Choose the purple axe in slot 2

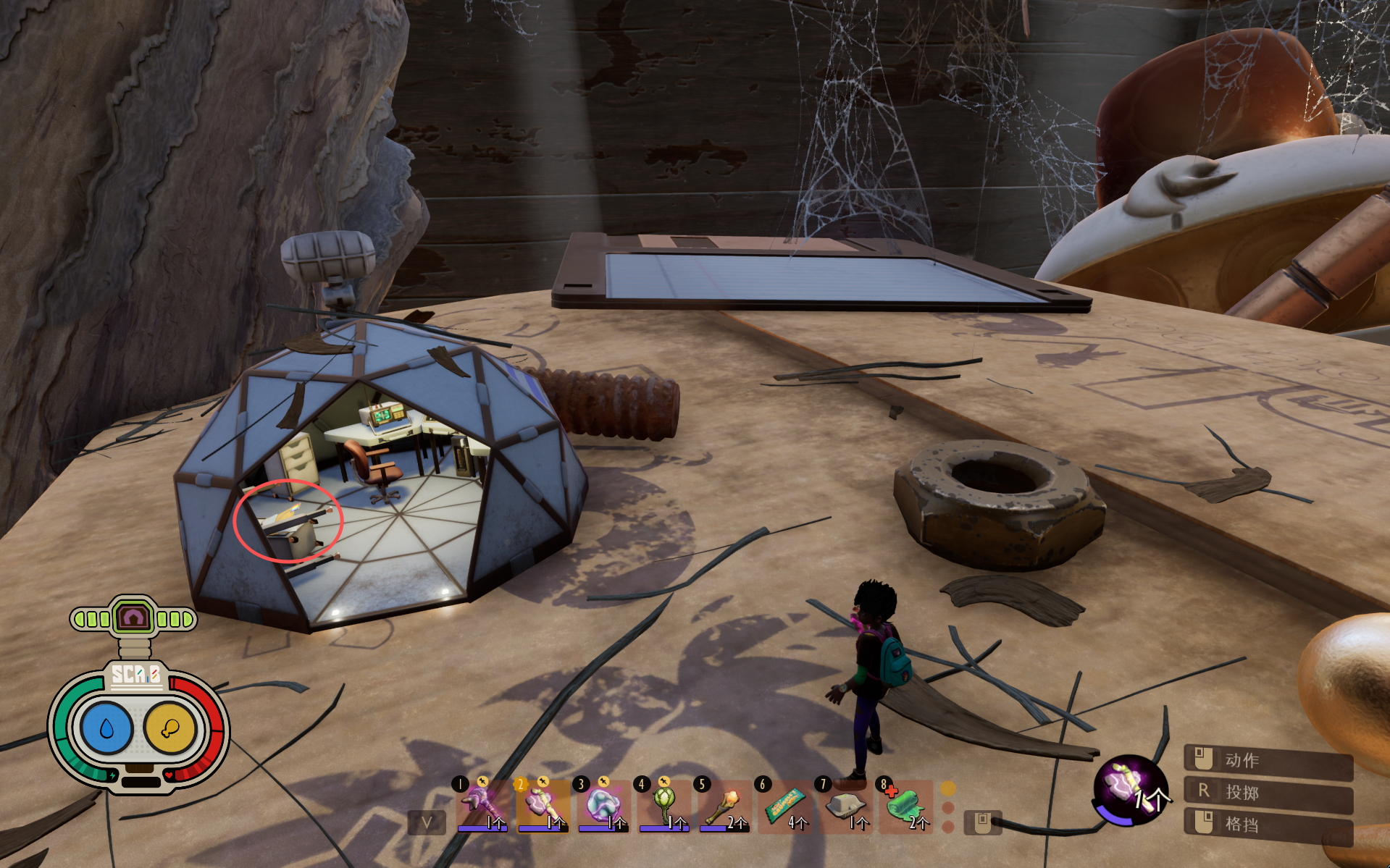[542, 805]
